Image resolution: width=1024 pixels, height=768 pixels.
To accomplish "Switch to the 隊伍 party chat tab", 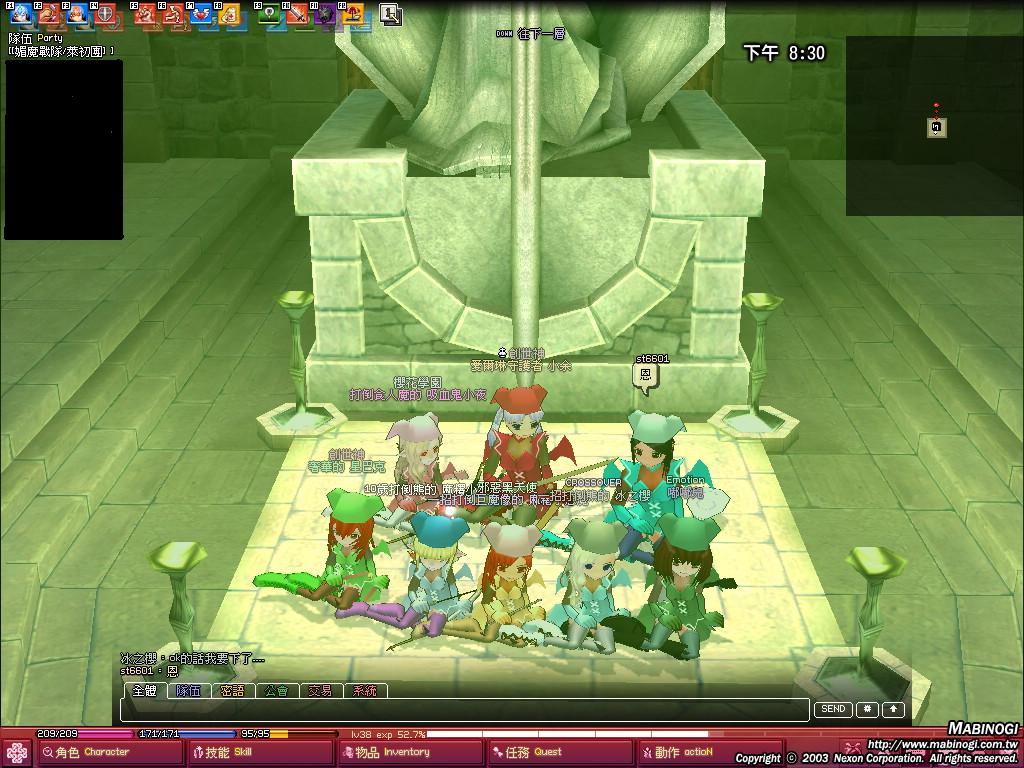I will pyautogui.click(x=189, y=690).
